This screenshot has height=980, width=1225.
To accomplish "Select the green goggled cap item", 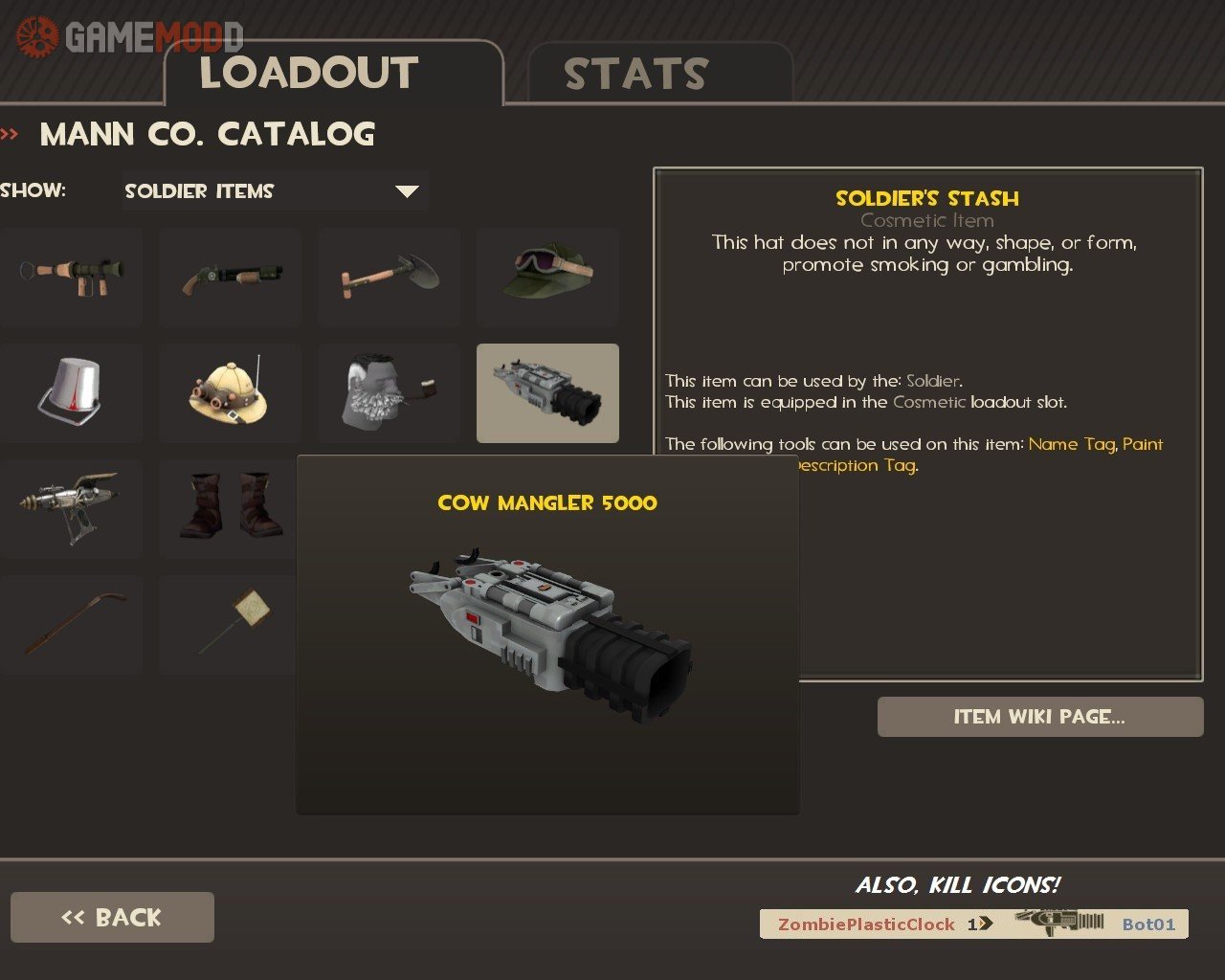I will tap(547, 277).
